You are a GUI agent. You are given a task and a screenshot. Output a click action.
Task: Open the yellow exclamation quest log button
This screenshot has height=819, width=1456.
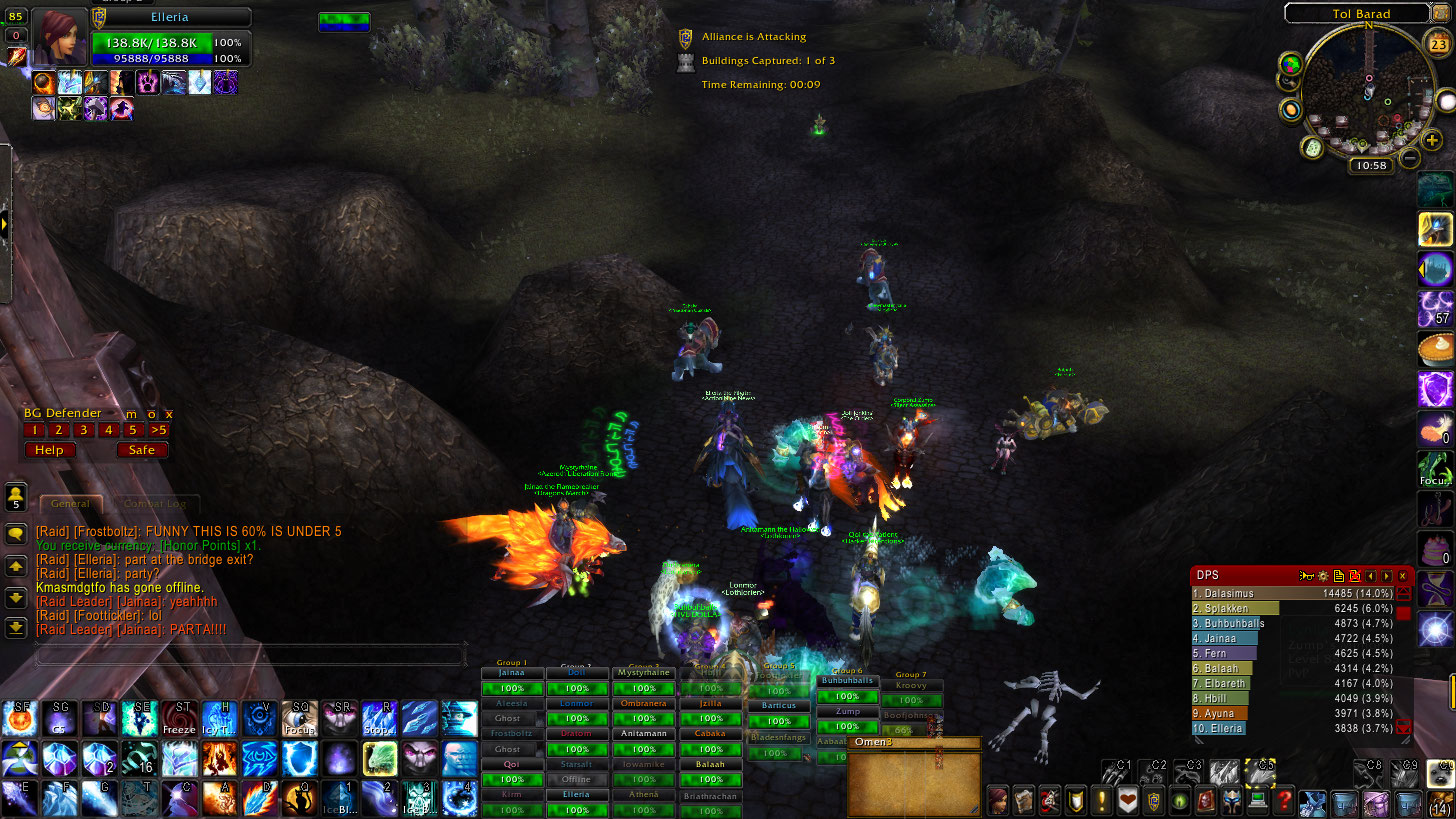(x=1101, y=800)
